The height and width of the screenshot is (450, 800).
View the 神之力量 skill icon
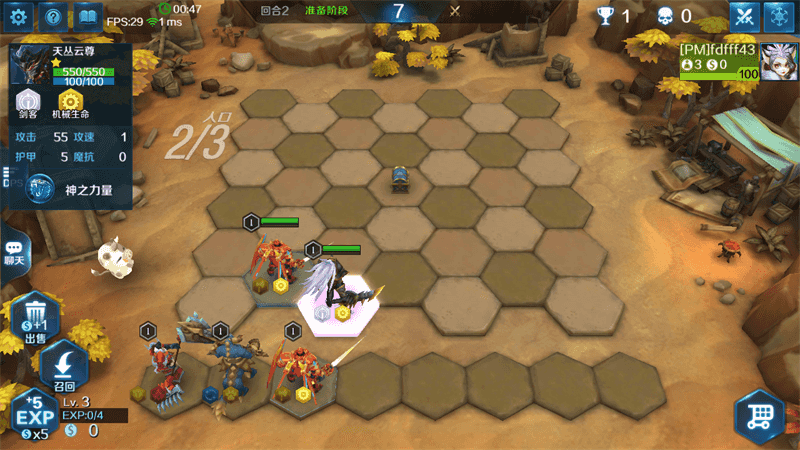41,188
